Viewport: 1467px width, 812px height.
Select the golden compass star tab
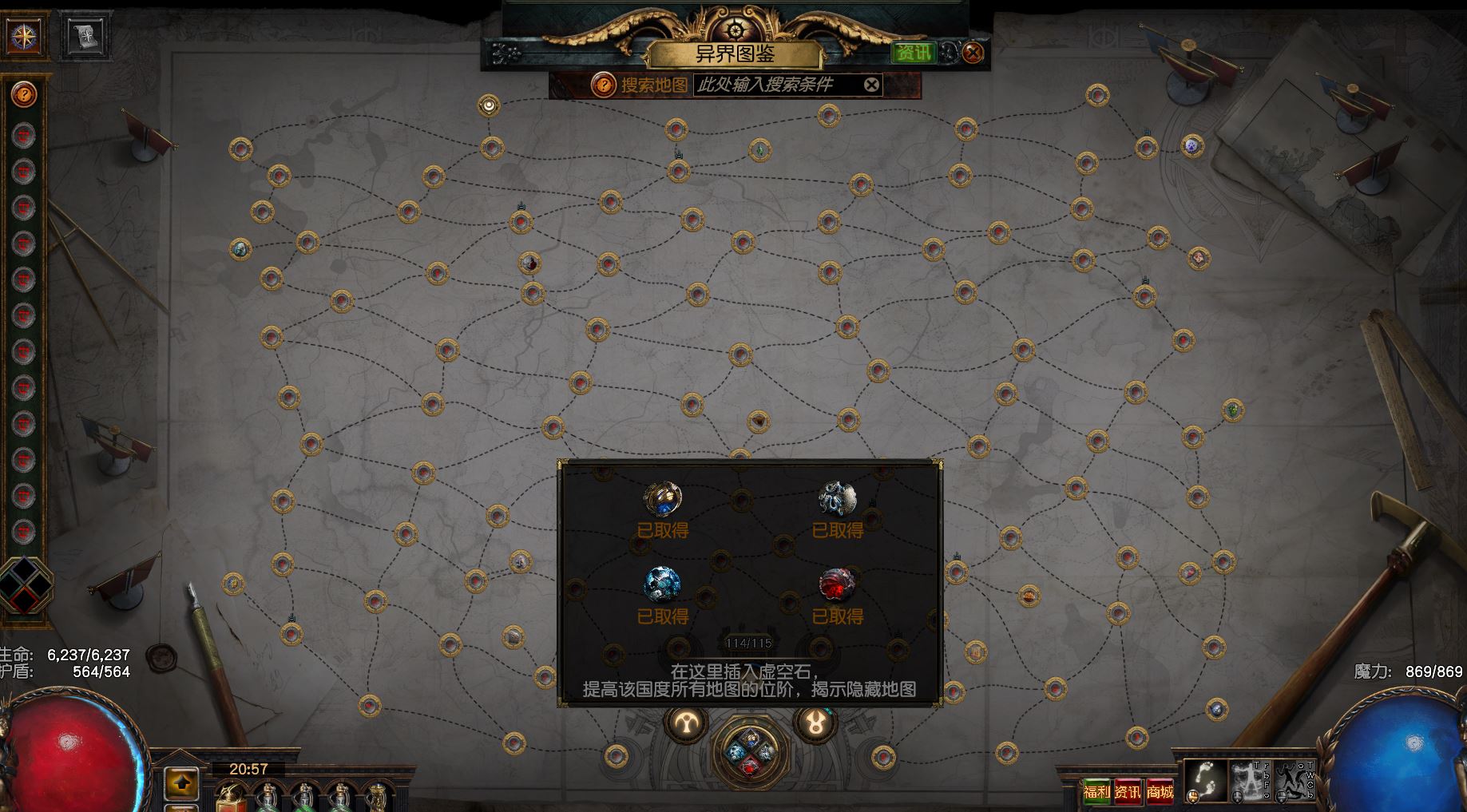point(23,36)
